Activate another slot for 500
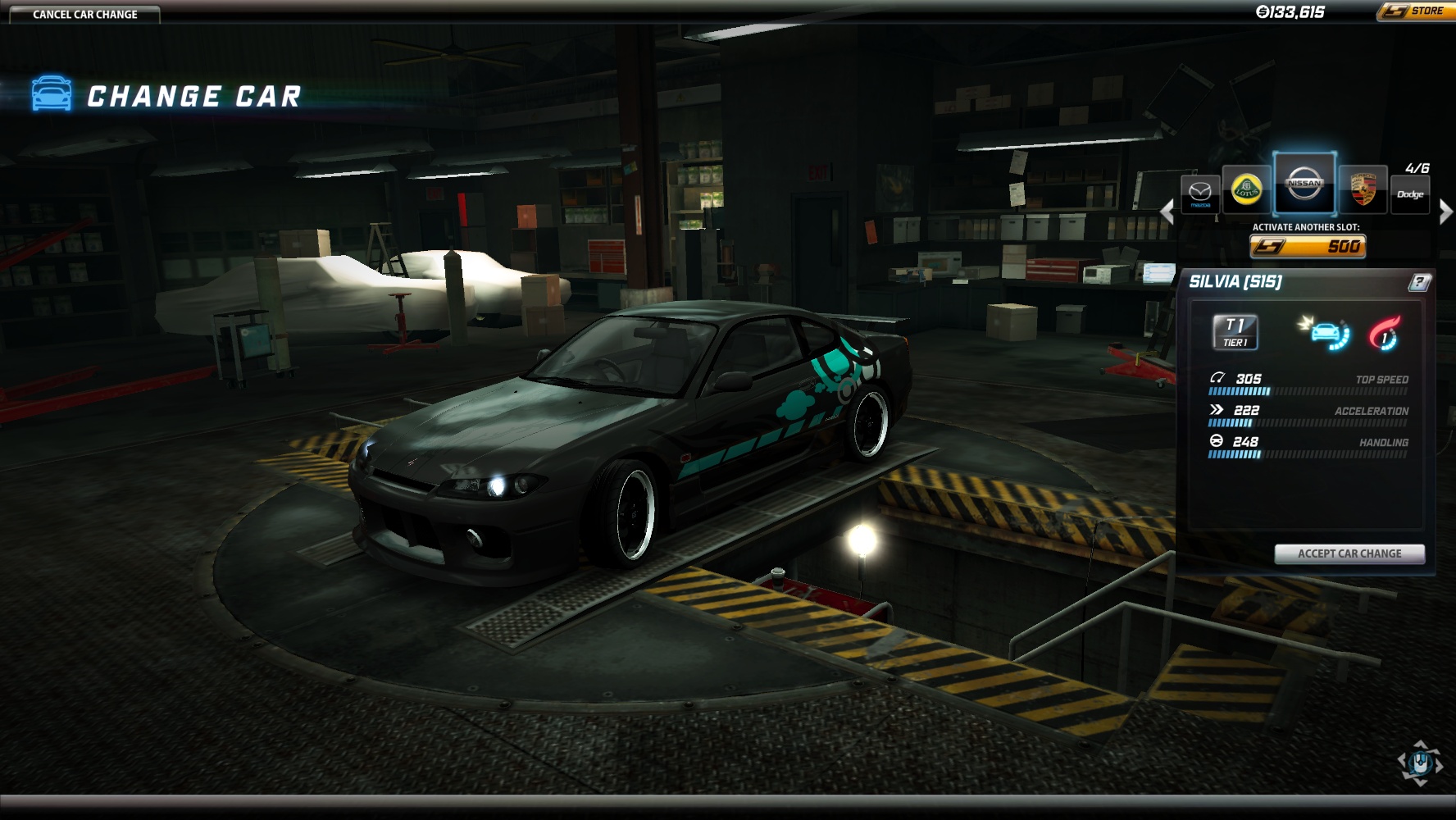1456x820 pixels. tap(1308, 246)
